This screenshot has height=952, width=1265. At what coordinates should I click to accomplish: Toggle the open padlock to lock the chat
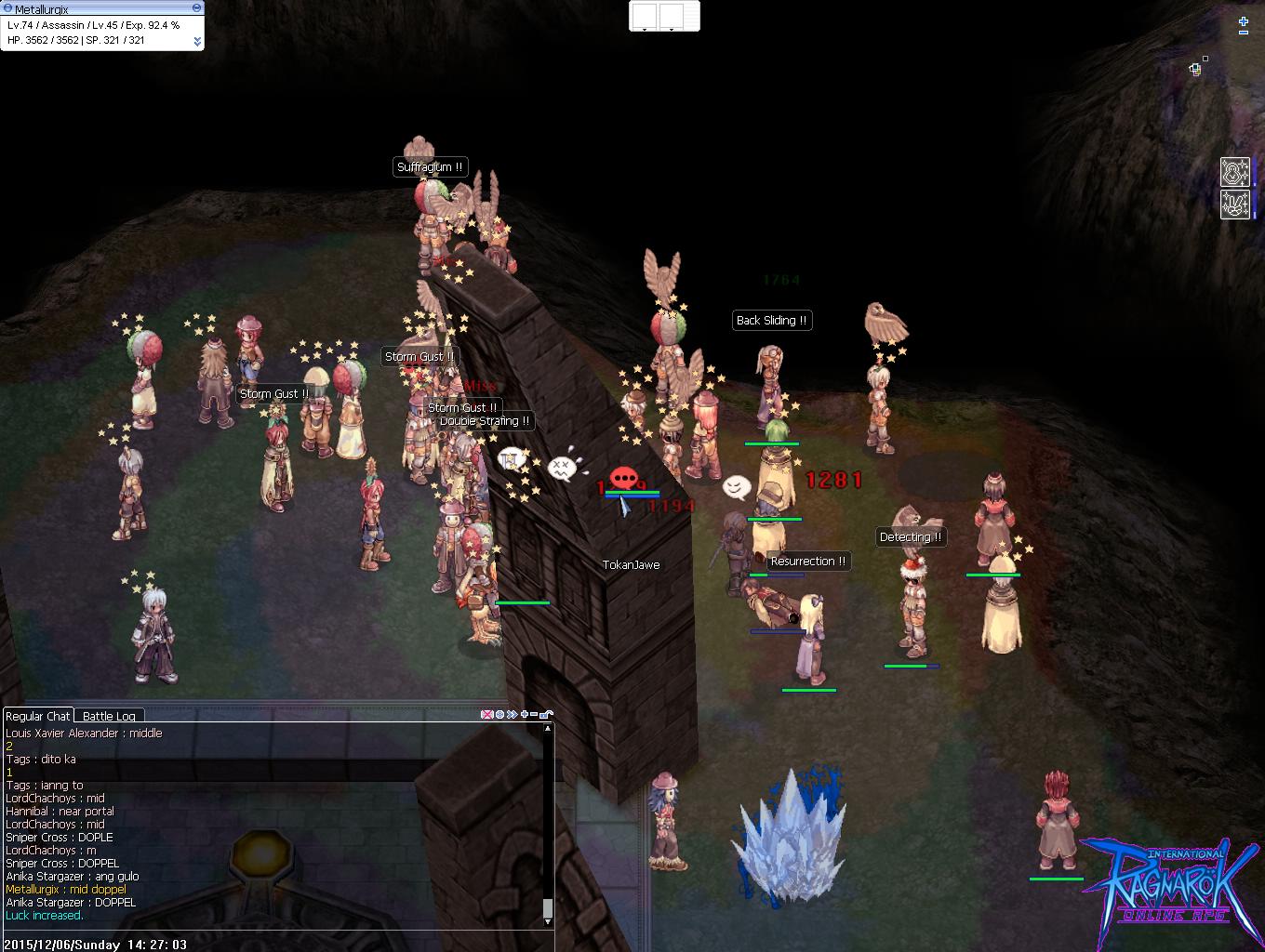(544, 715)
